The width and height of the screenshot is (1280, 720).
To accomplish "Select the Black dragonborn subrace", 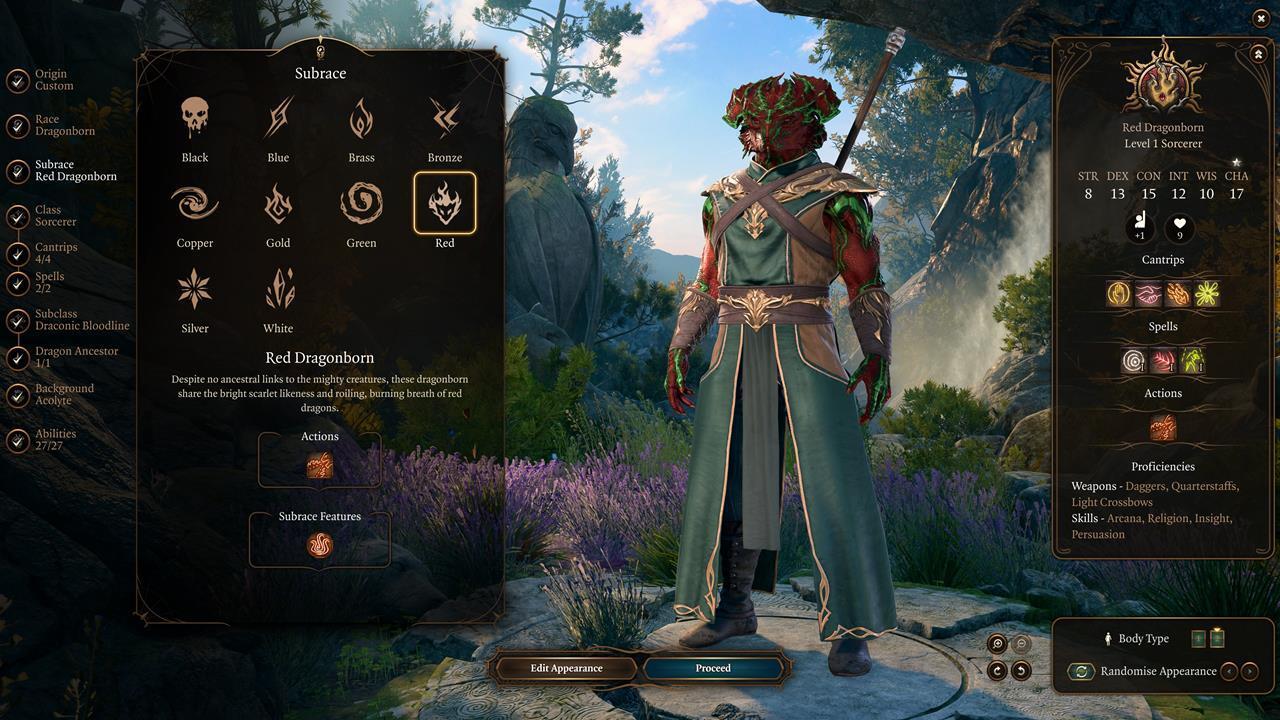I will coord(195,119).
